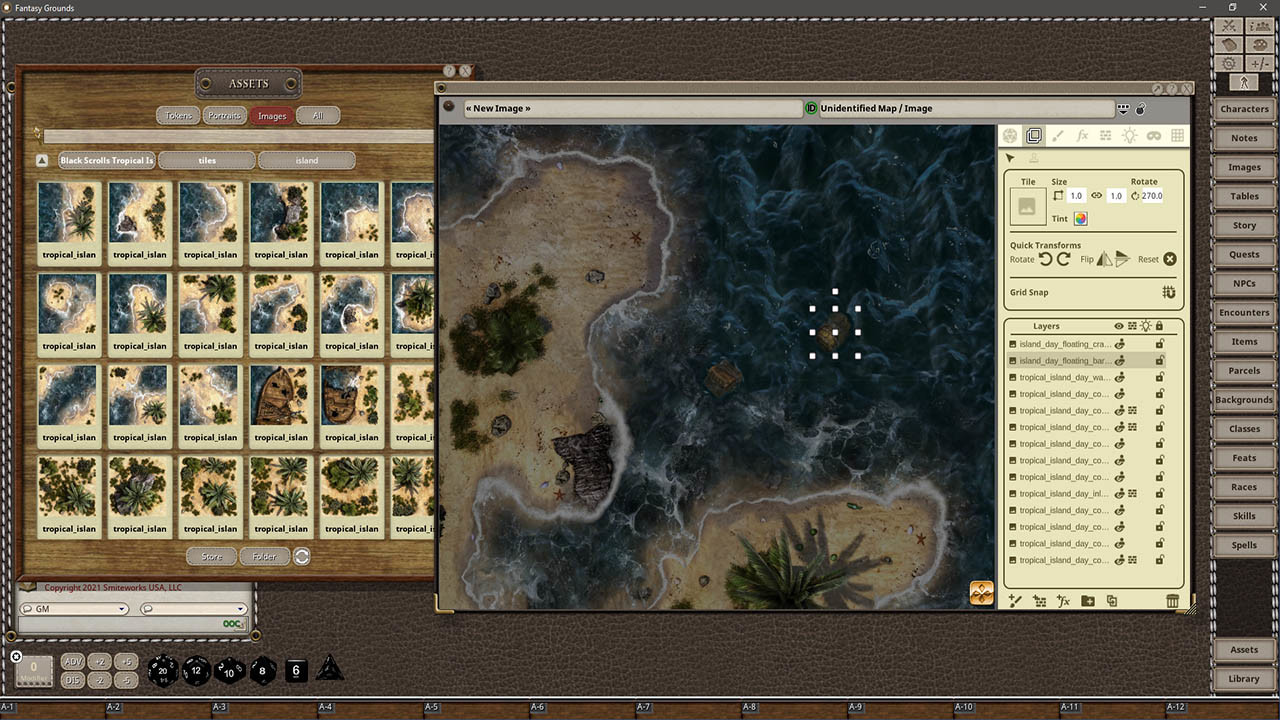Switch to the Tokens tab in the Assets window
Screen dimensions: 1280x720
pos(178,115)
